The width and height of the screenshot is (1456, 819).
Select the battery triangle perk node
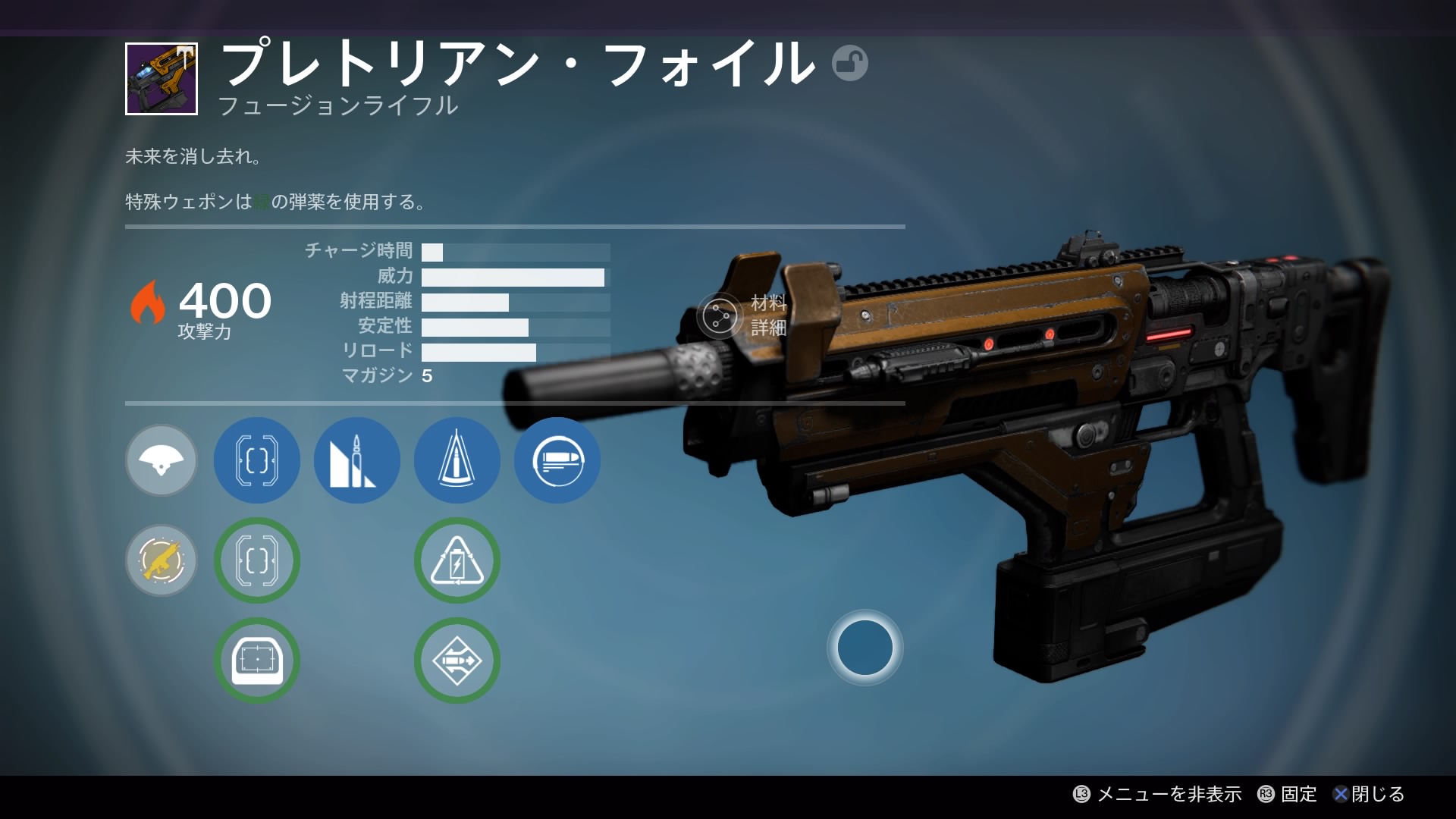pos(457,560)
